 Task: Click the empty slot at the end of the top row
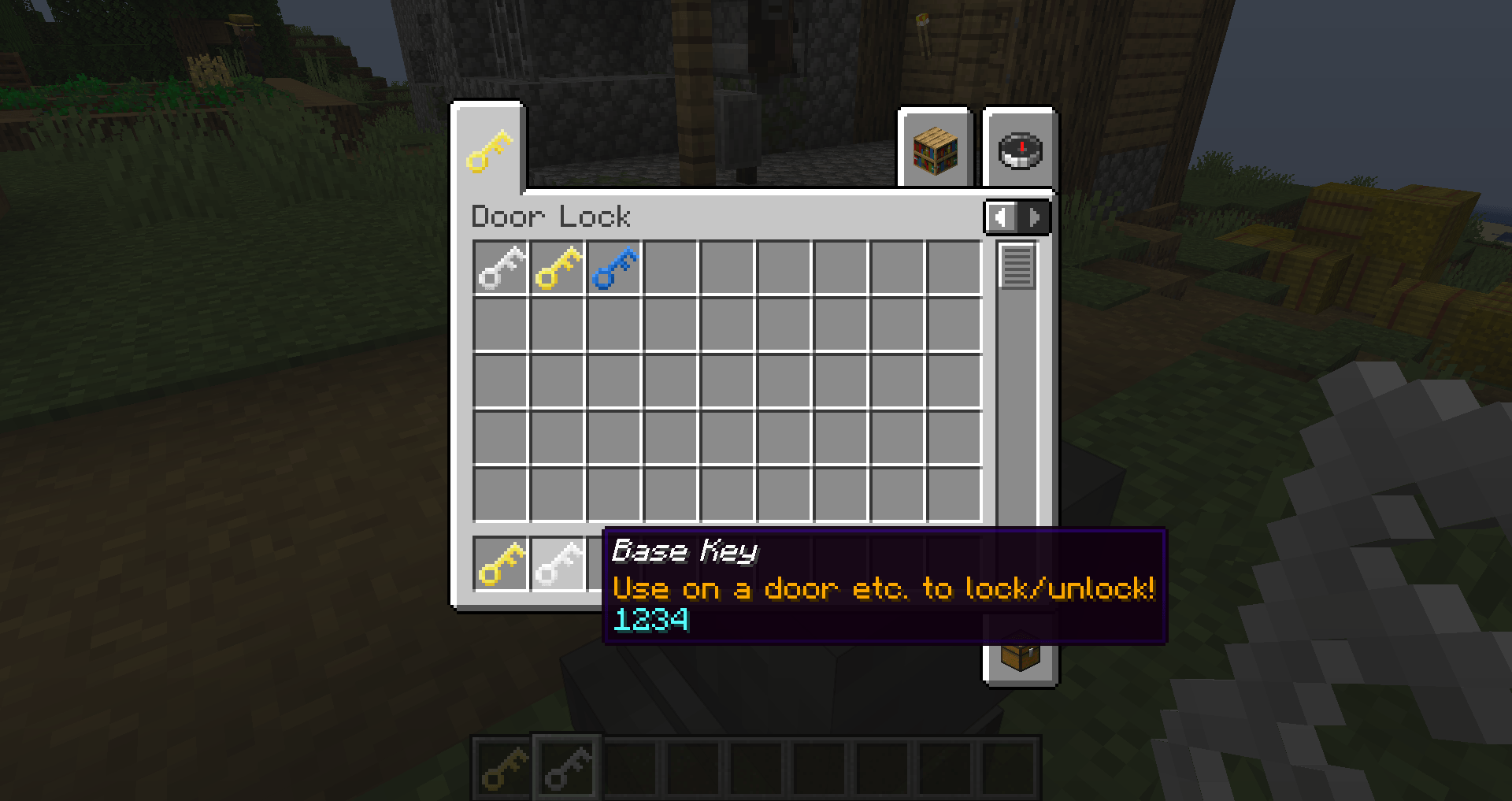tap(954, 268)
